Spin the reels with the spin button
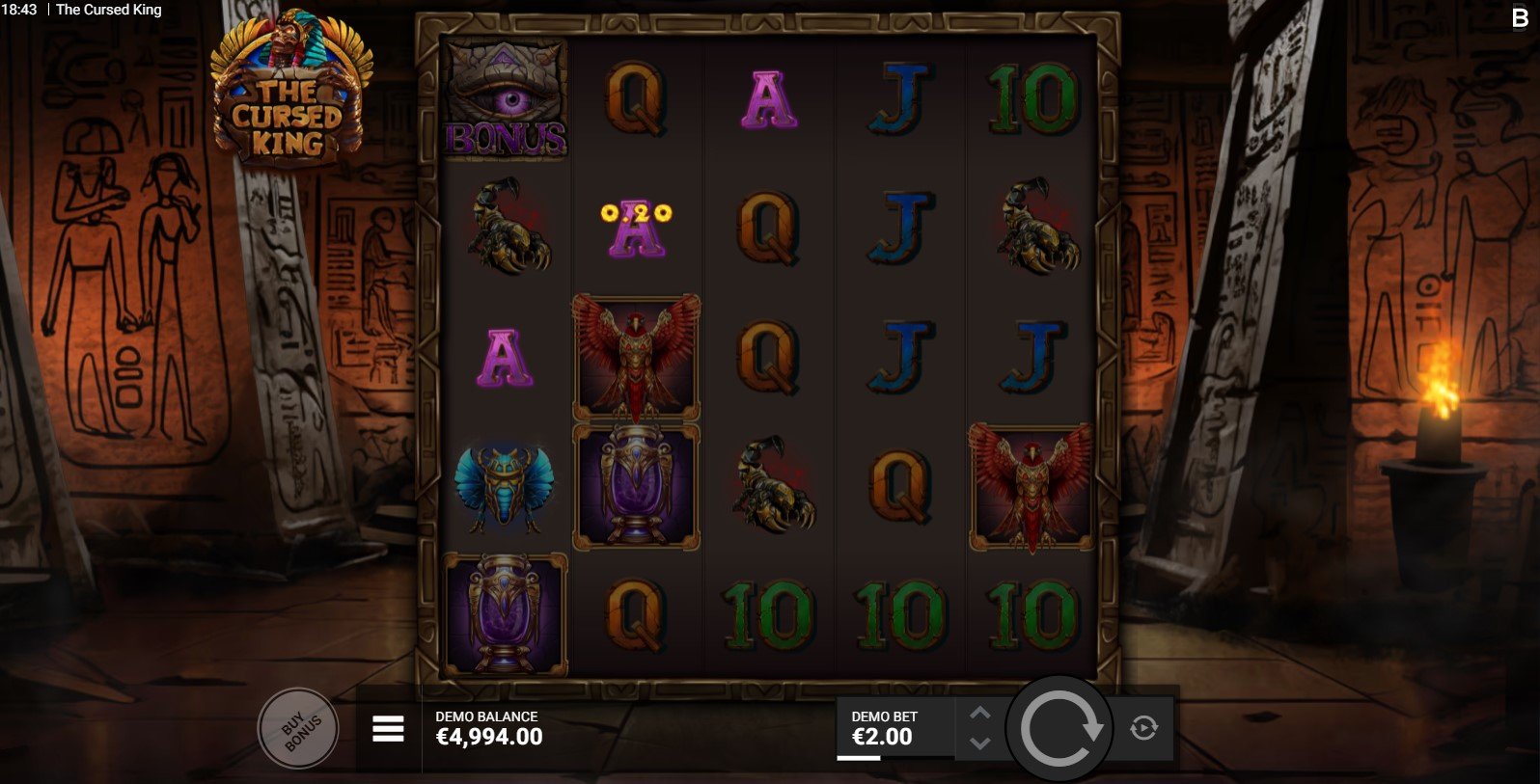Viewport: 1540px width, 784px height. click(x=1059, y=729)
